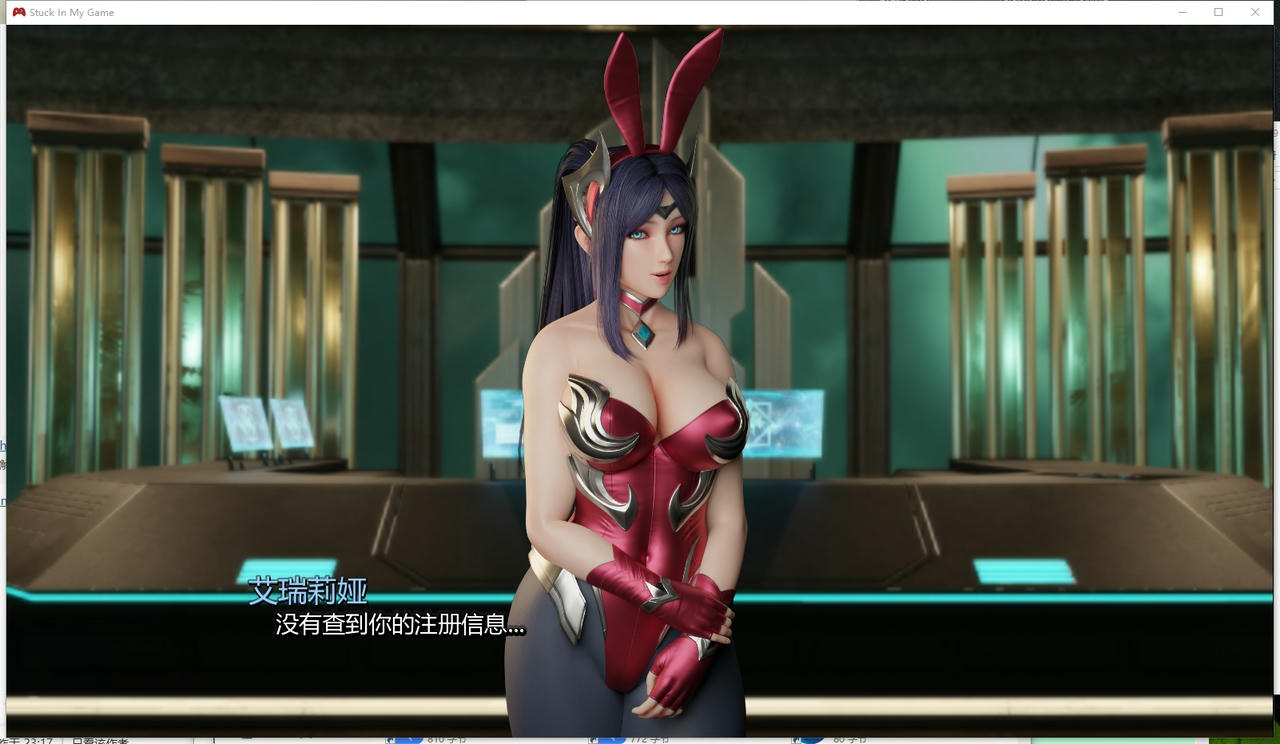Click the dialogue text 没有查到你的注册信息 to advance
Screen dimensions: 1280x744
(x=401, y=627)
